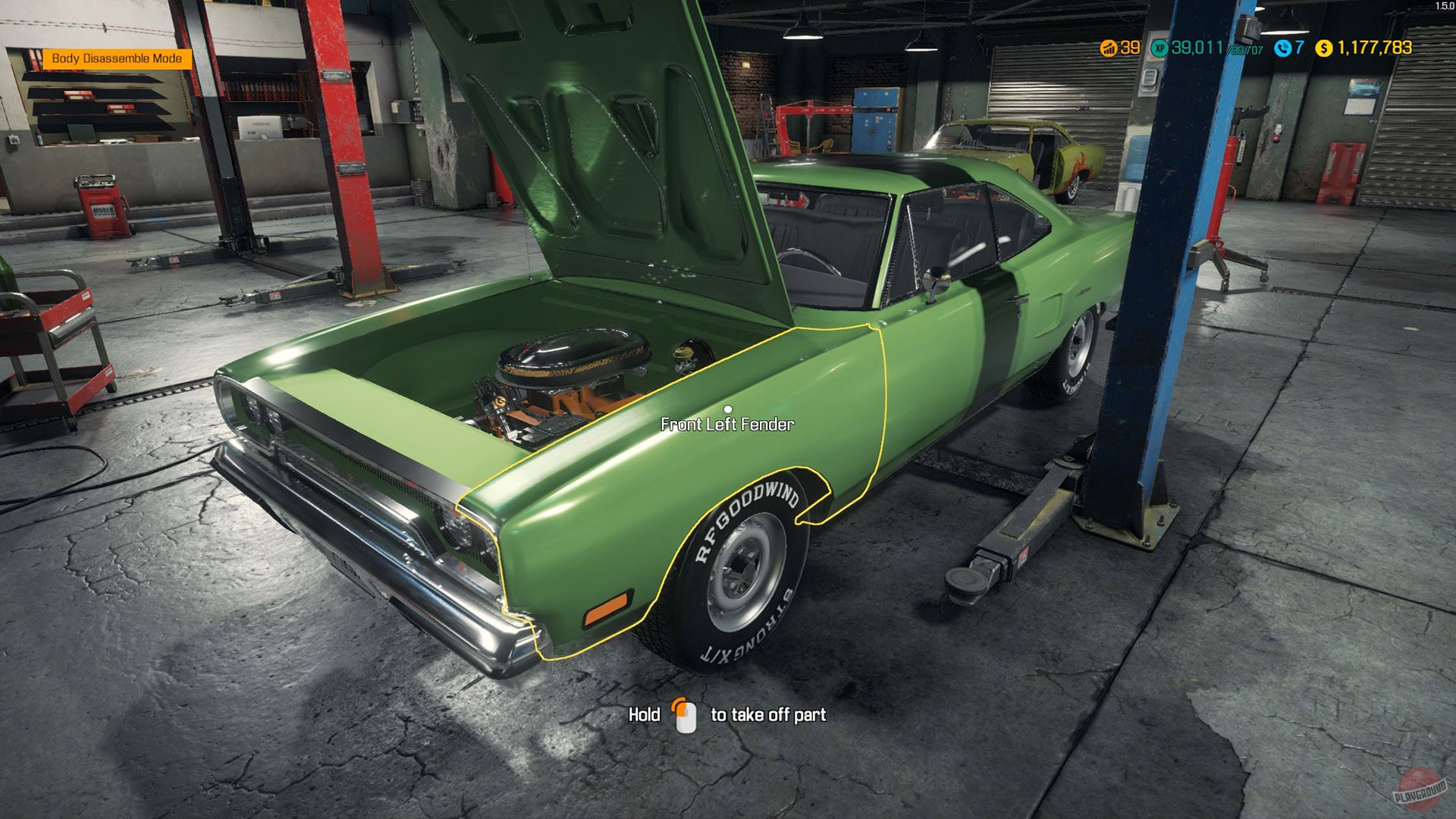Screen dimensions: 1456x819
Task: Select the white marker dot on the fender
Action: [730, 409]
